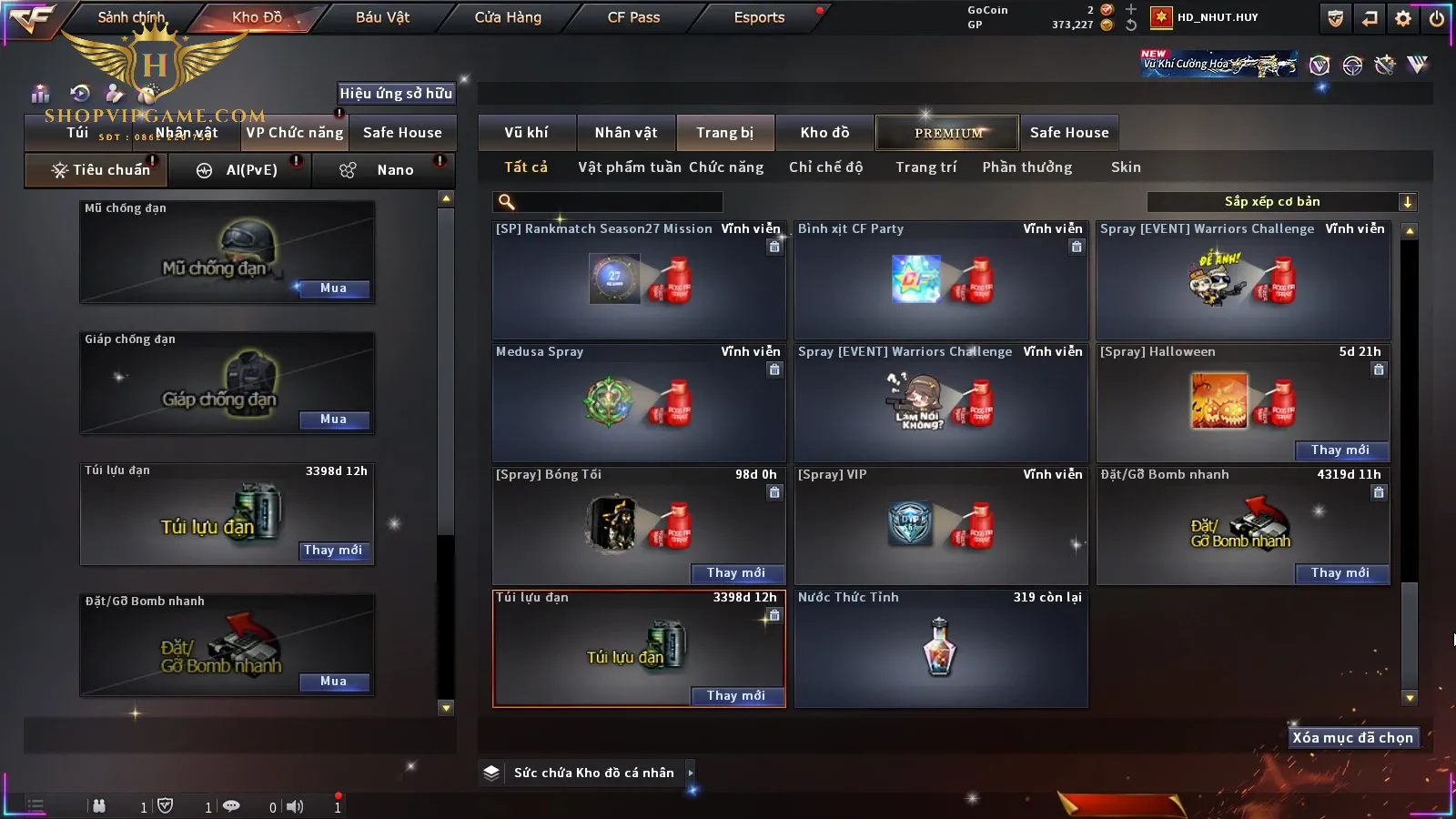Open the Hiệu ứng sở hữu panel
The width and height of the screenshot is (1456, 819).
[396, 93]
